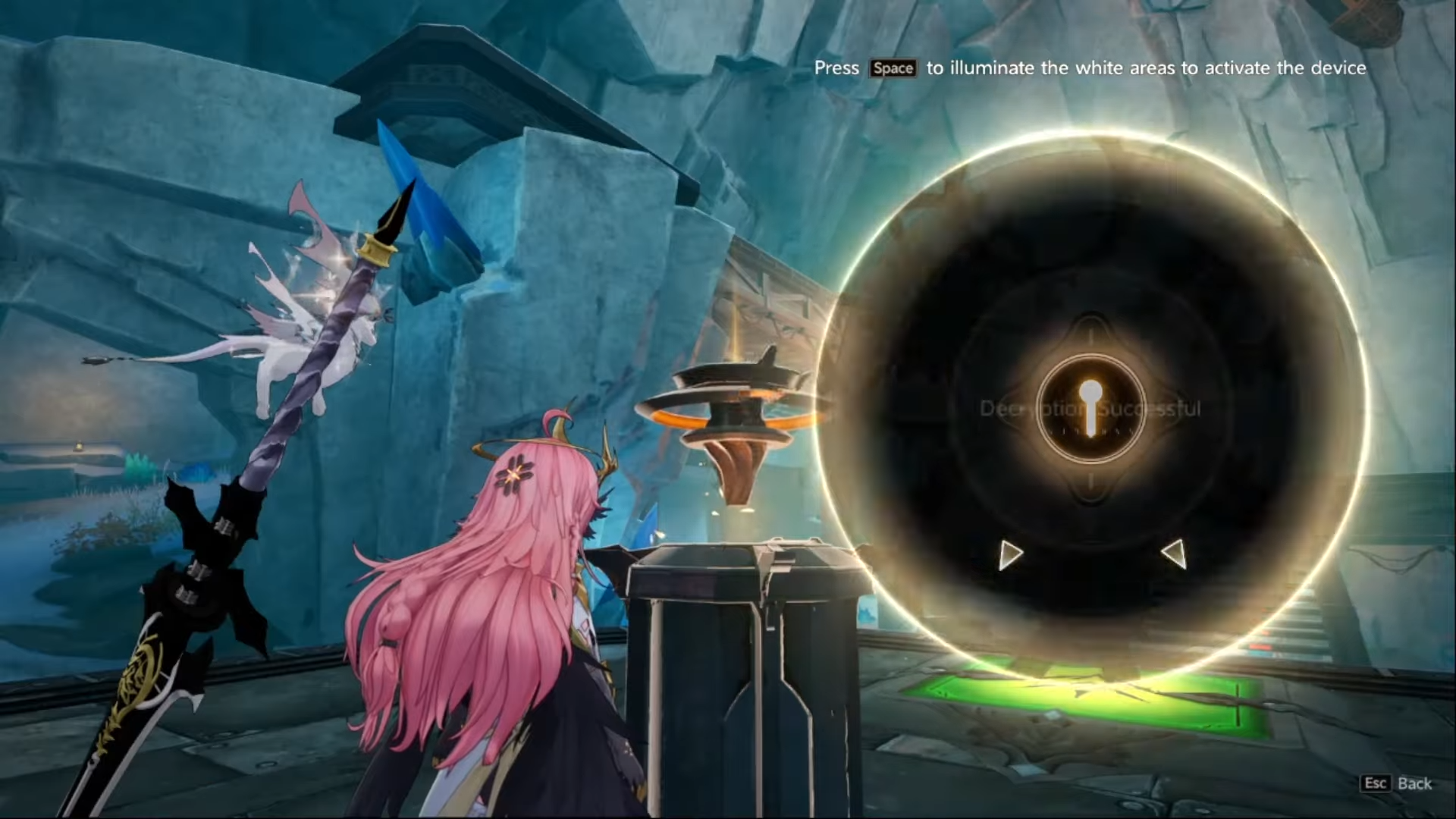Click the Esc key icon near Back
Screen dimensions: 1456x819
coord(1376,783)
